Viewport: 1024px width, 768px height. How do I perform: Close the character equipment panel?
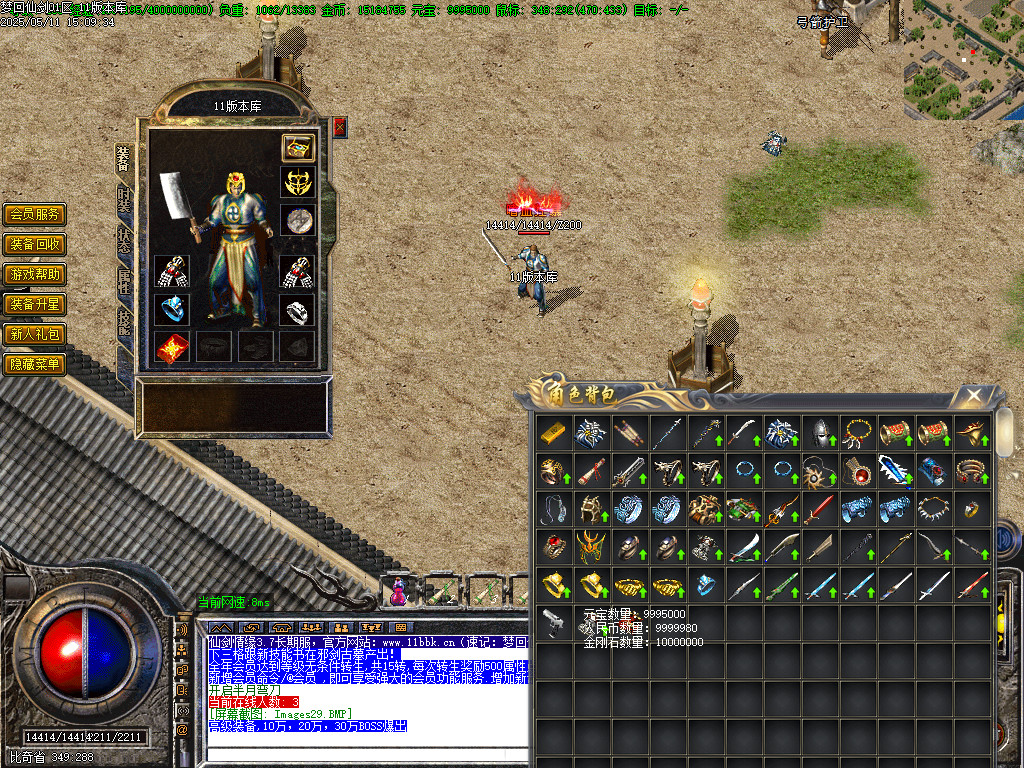click(x=340, y=127)
